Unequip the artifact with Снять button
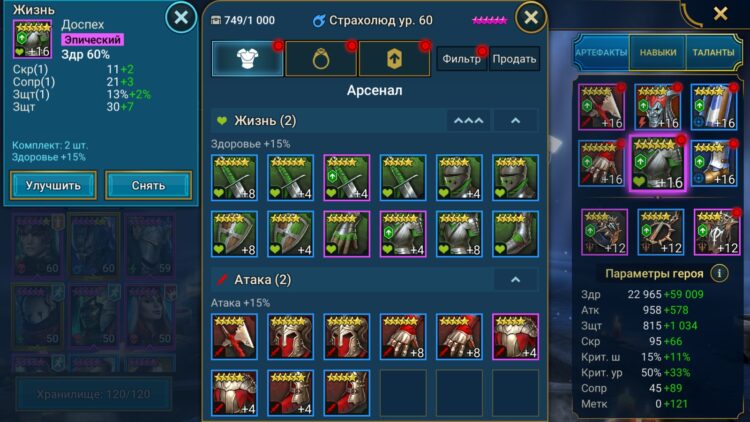This screenshot has height=422, width=750. pos(148,185)
